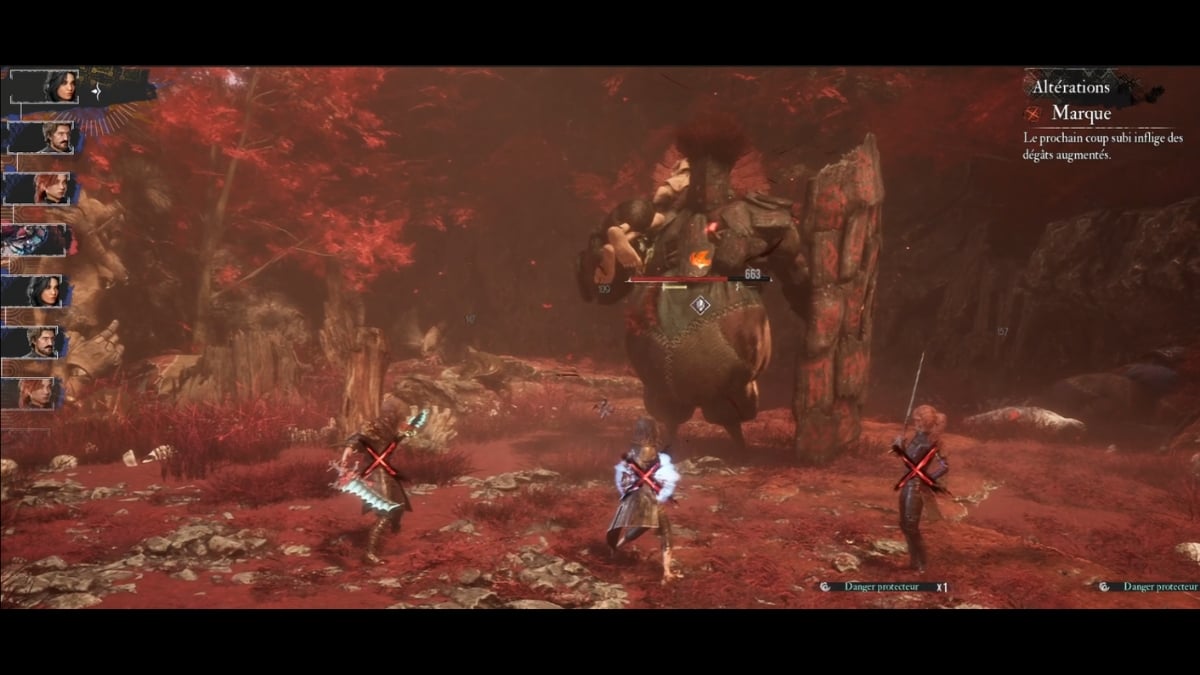Viewport: 1200px width, 675px height.
Task: Pick the Marque X on the red-haired rapier fighter
Action: [919, 467]
